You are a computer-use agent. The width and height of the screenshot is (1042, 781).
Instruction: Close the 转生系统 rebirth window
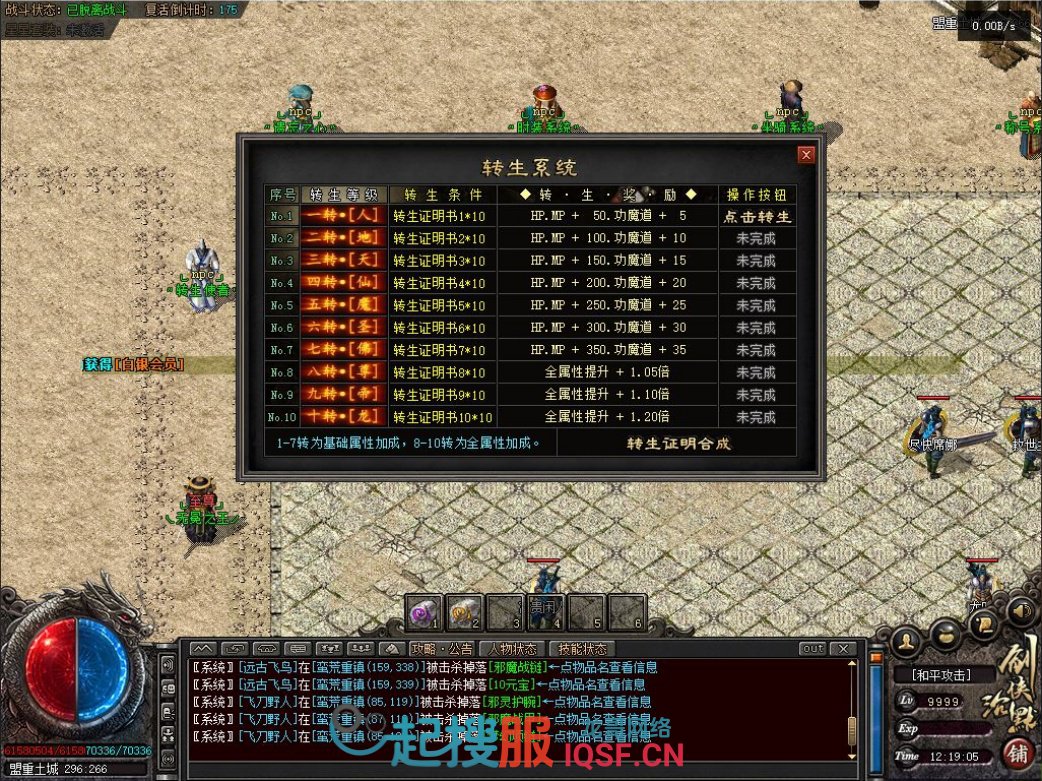[x=806, y=155]
